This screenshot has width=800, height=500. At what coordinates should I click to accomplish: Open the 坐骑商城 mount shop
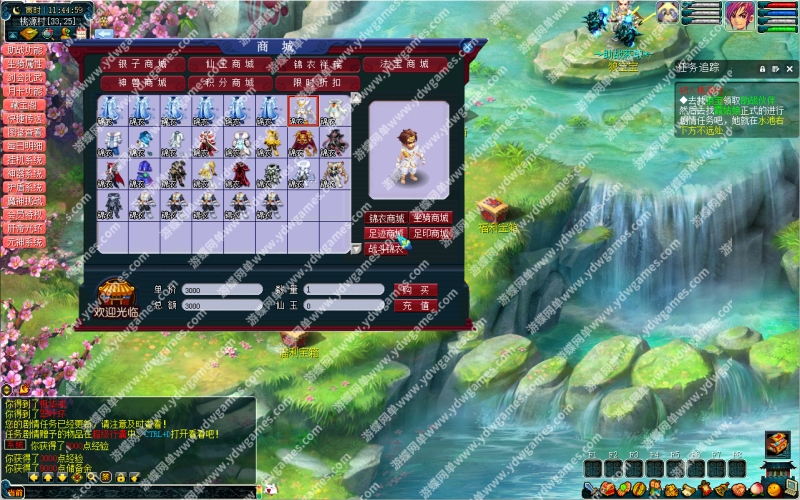[432, 218]
